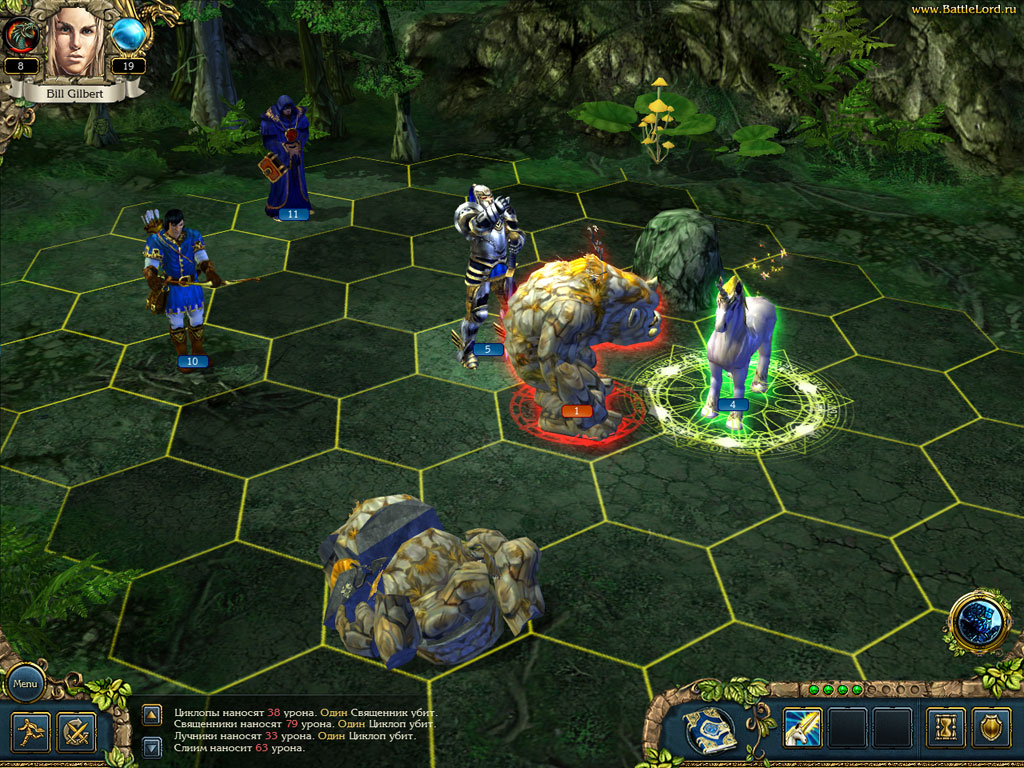Image resolution: width=1024 pixels, height=768 pixels.
Task: Choose the golden shield defend button
Action: tap(991, 727)
